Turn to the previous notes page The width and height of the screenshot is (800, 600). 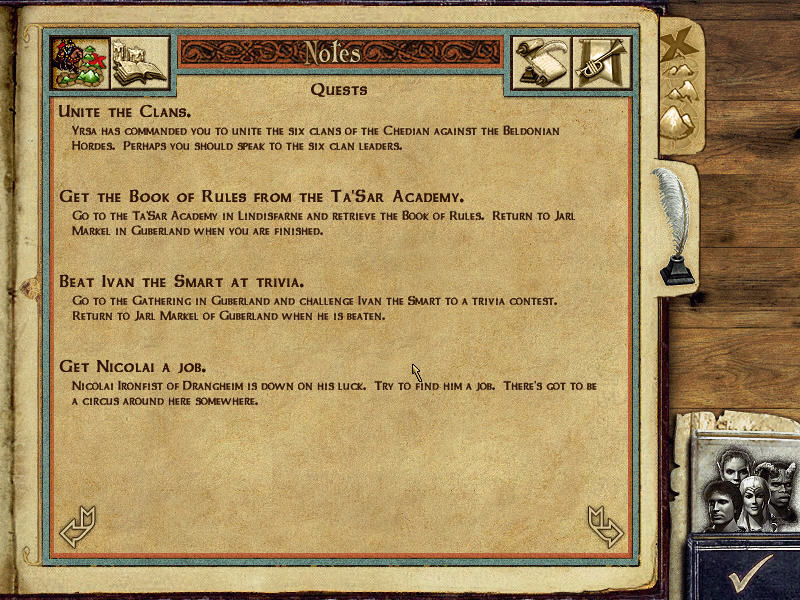click(x=77, y=527)
